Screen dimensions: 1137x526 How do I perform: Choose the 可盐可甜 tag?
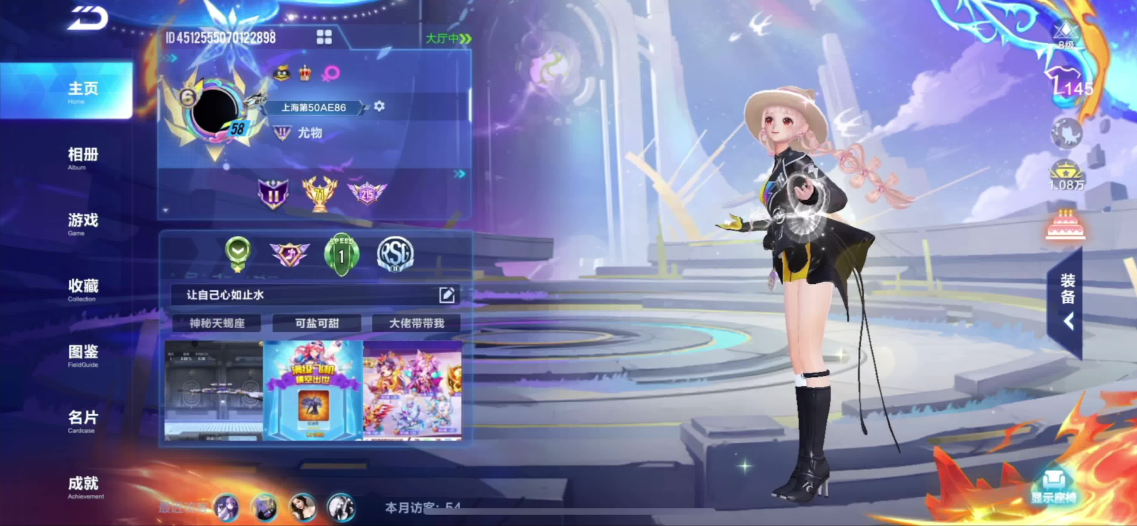coord(316,323)
